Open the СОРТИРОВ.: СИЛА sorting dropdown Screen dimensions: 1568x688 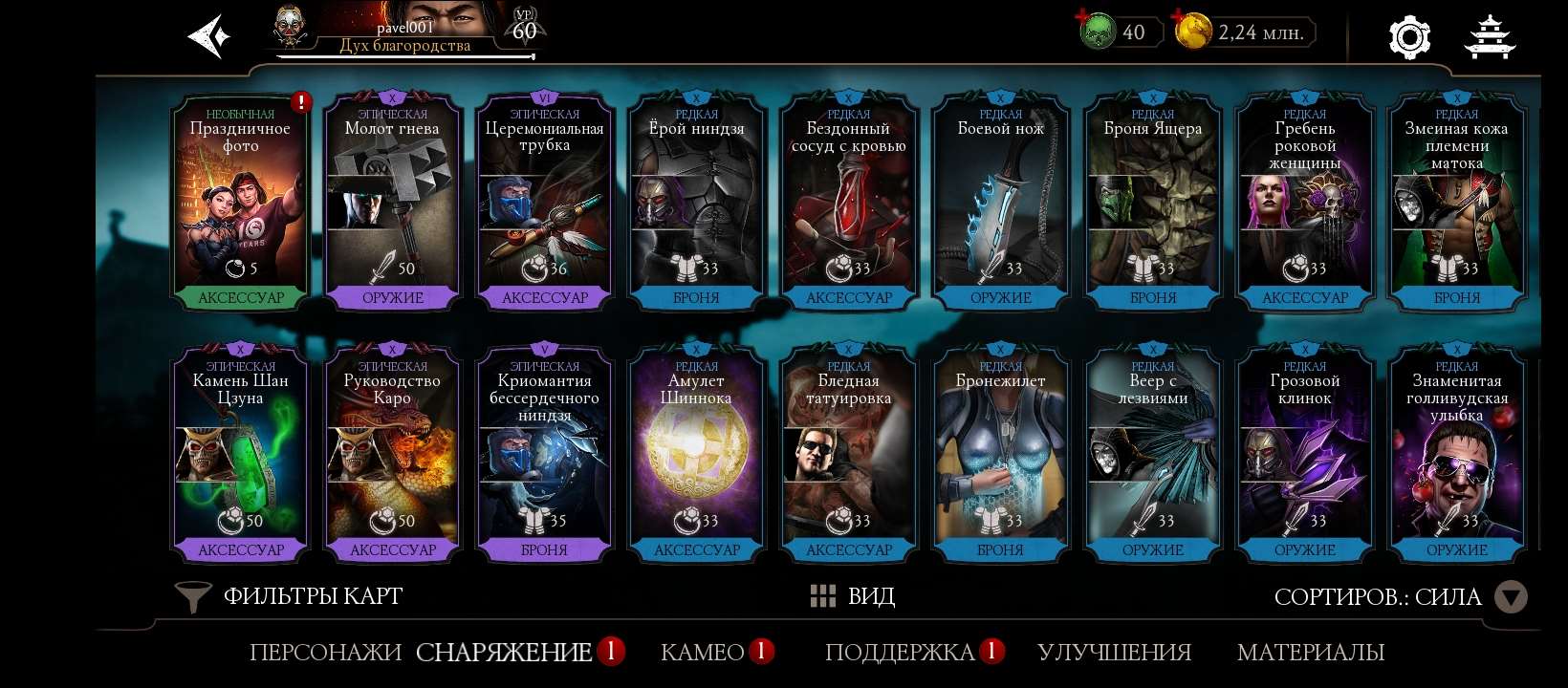(x=1378, y=595)
